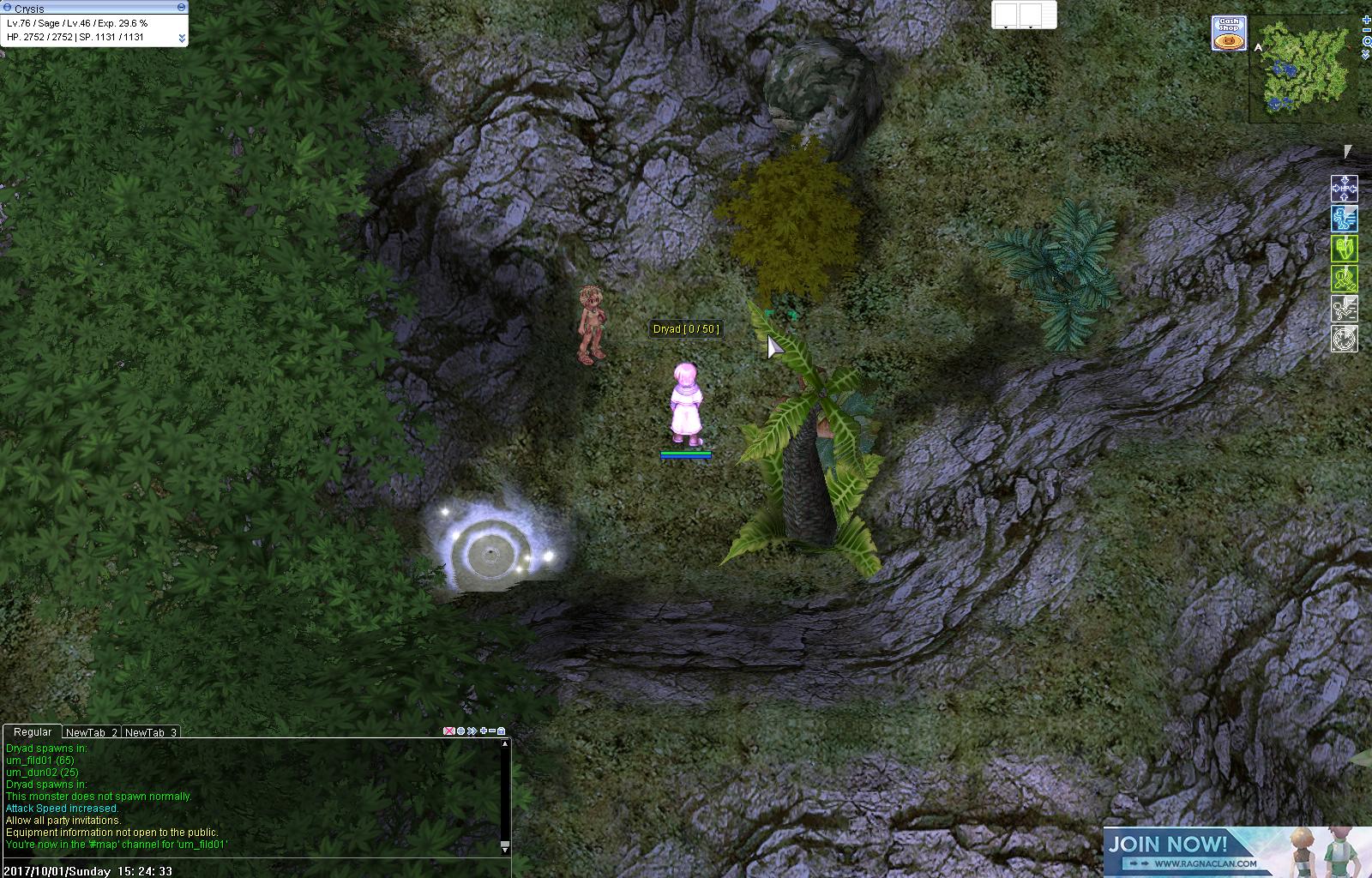Open the NewTab 3 chat tab

(x=151, y=732)
